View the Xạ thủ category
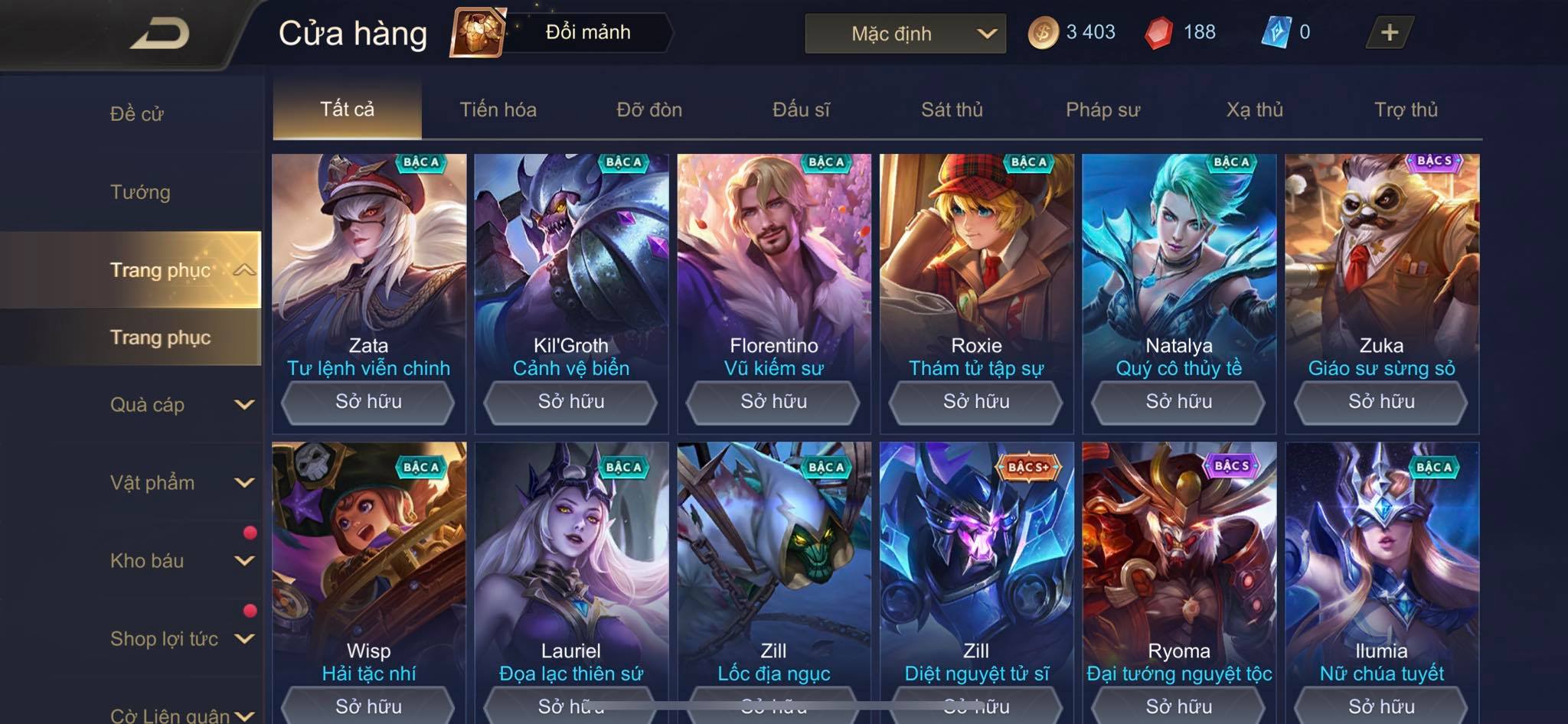Viewport: 1568px width, 724px height. (x=1254, y=109)
